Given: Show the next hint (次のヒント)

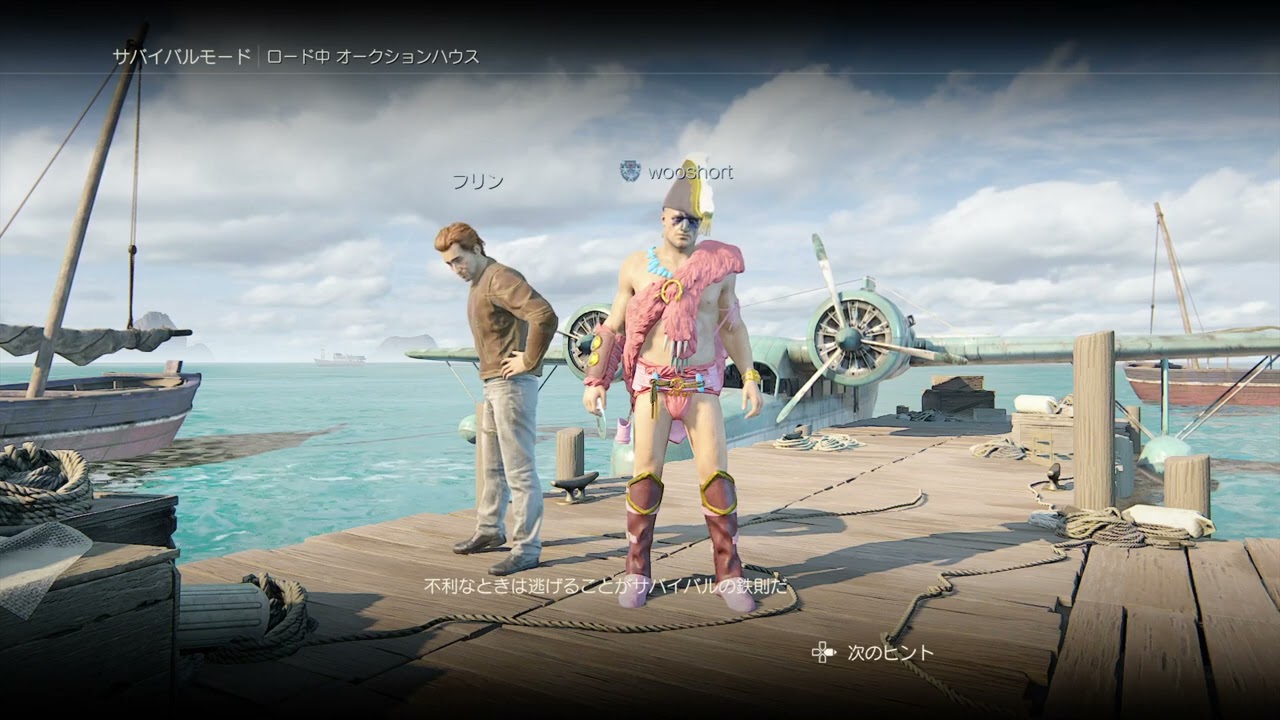Looking at the screenshot, I should coord(875,653).
